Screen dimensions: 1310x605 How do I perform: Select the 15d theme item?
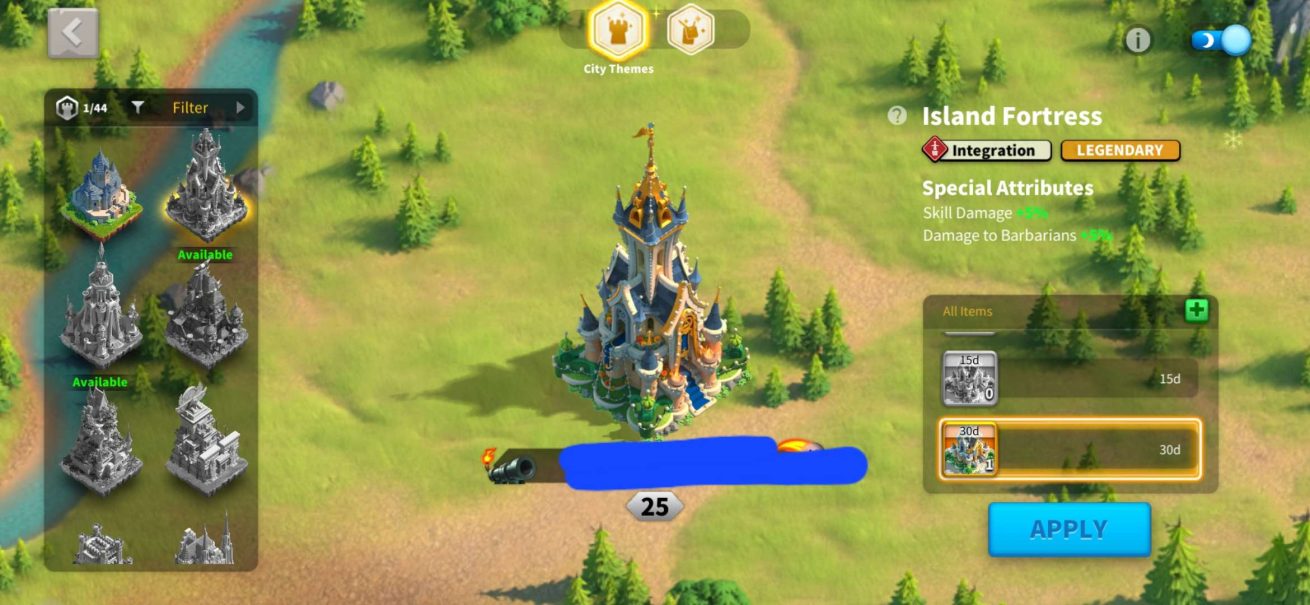point(1070,379)
